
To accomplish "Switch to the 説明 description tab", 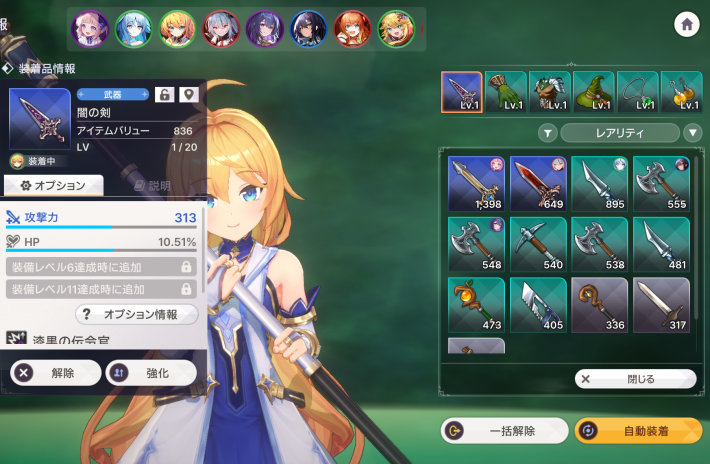I will [152, 185].
